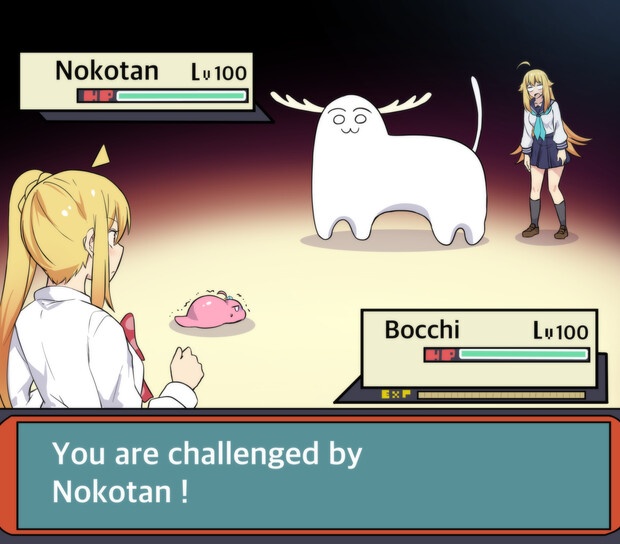Advance the "You are challenged by Nokotan" dialogue box
This screenshot has height=544, width=620.
tap(310, 474)
